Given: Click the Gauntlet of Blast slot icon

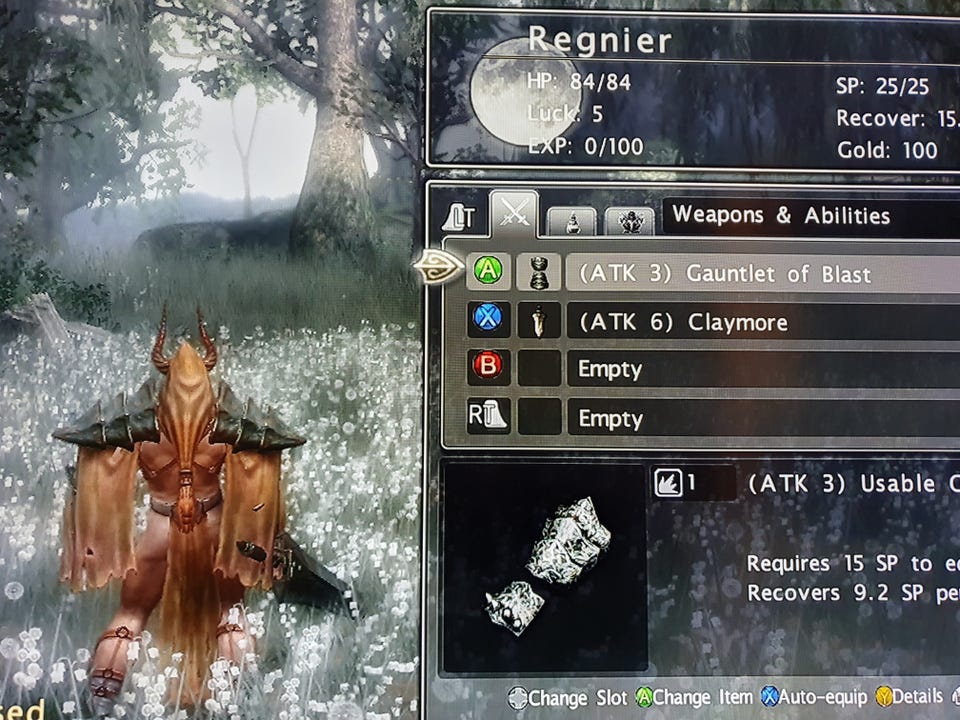Looking at the screenshot, I should pos(540,272).
